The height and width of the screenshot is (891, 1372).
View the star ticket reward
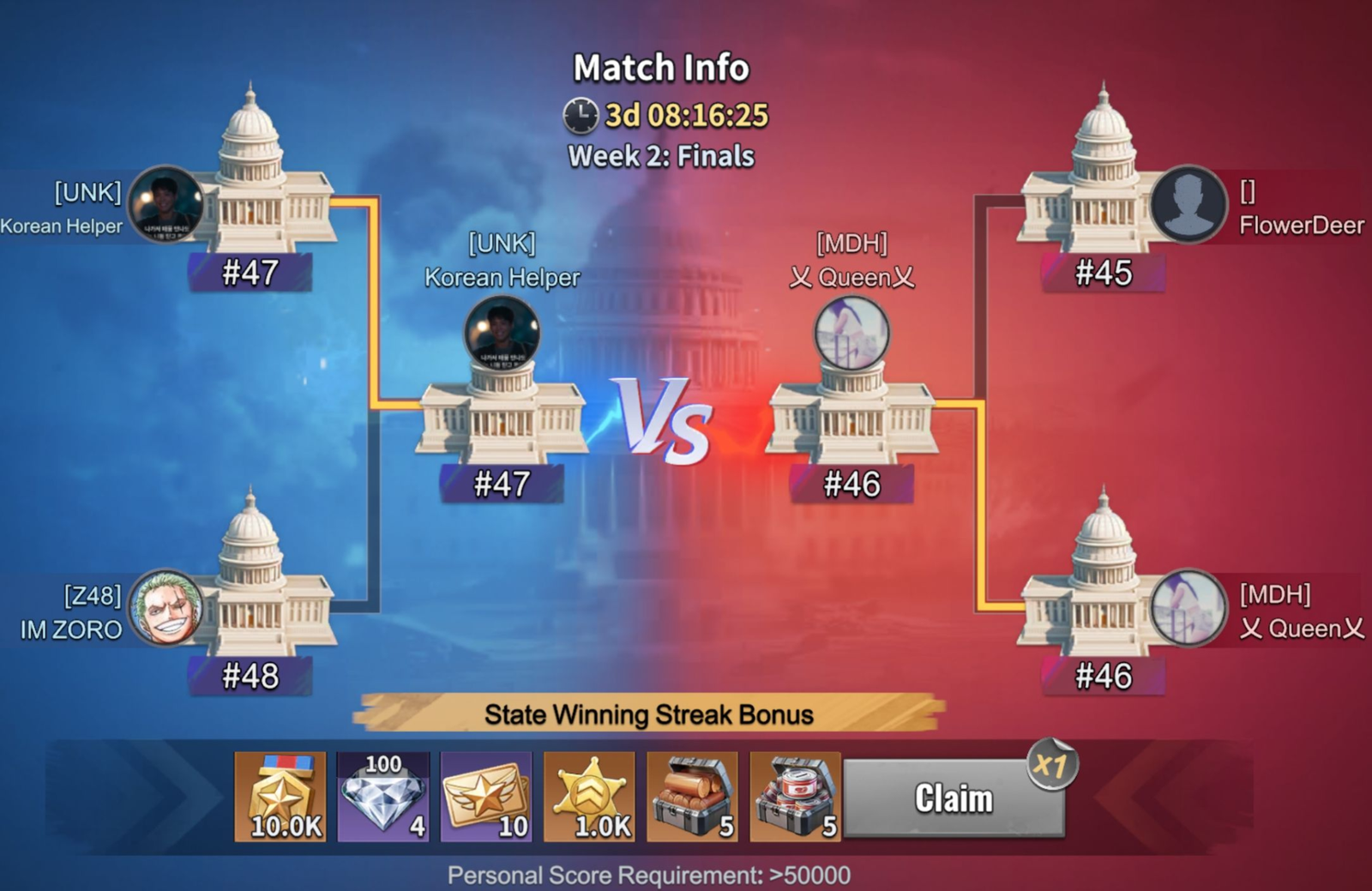point(486,798)
